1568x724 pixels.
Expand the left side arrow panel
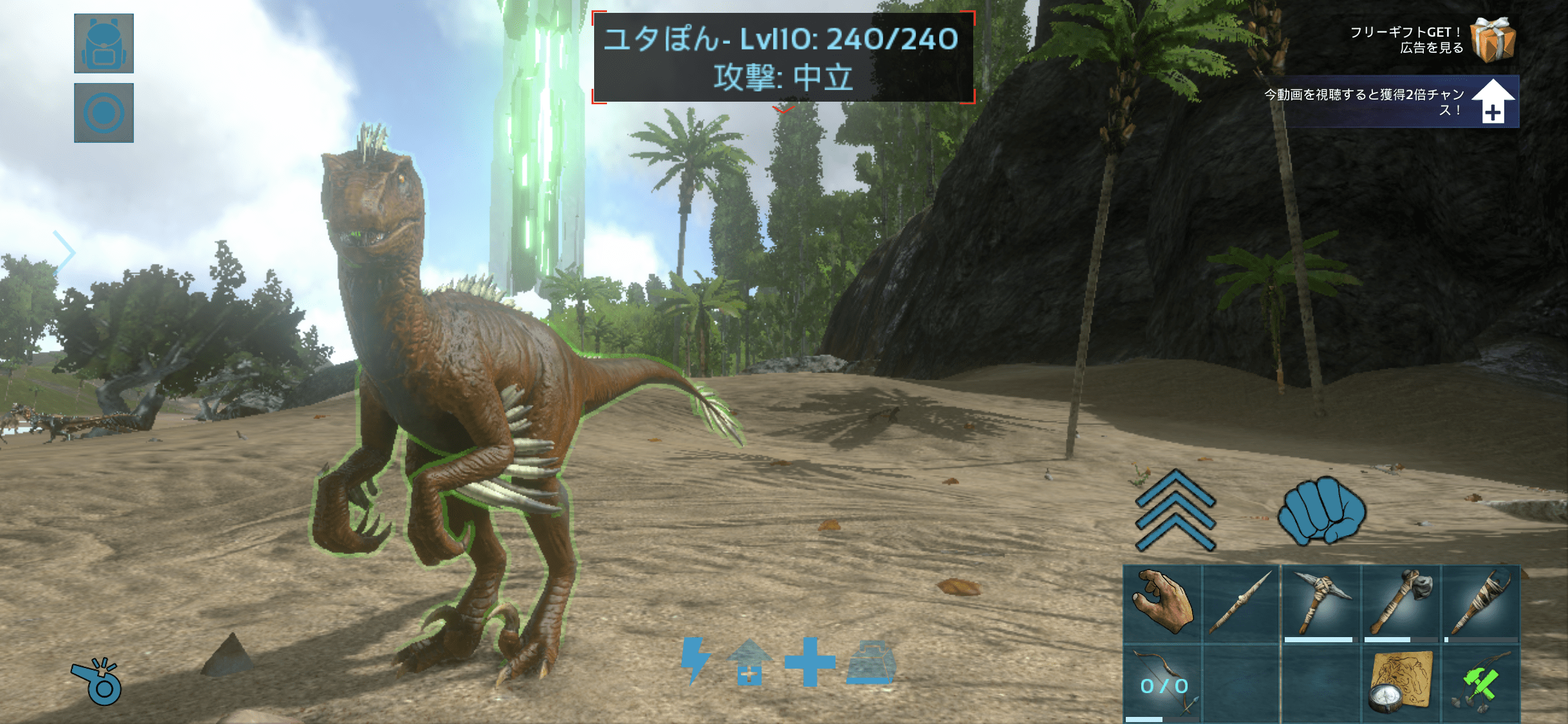pos(64,252)
